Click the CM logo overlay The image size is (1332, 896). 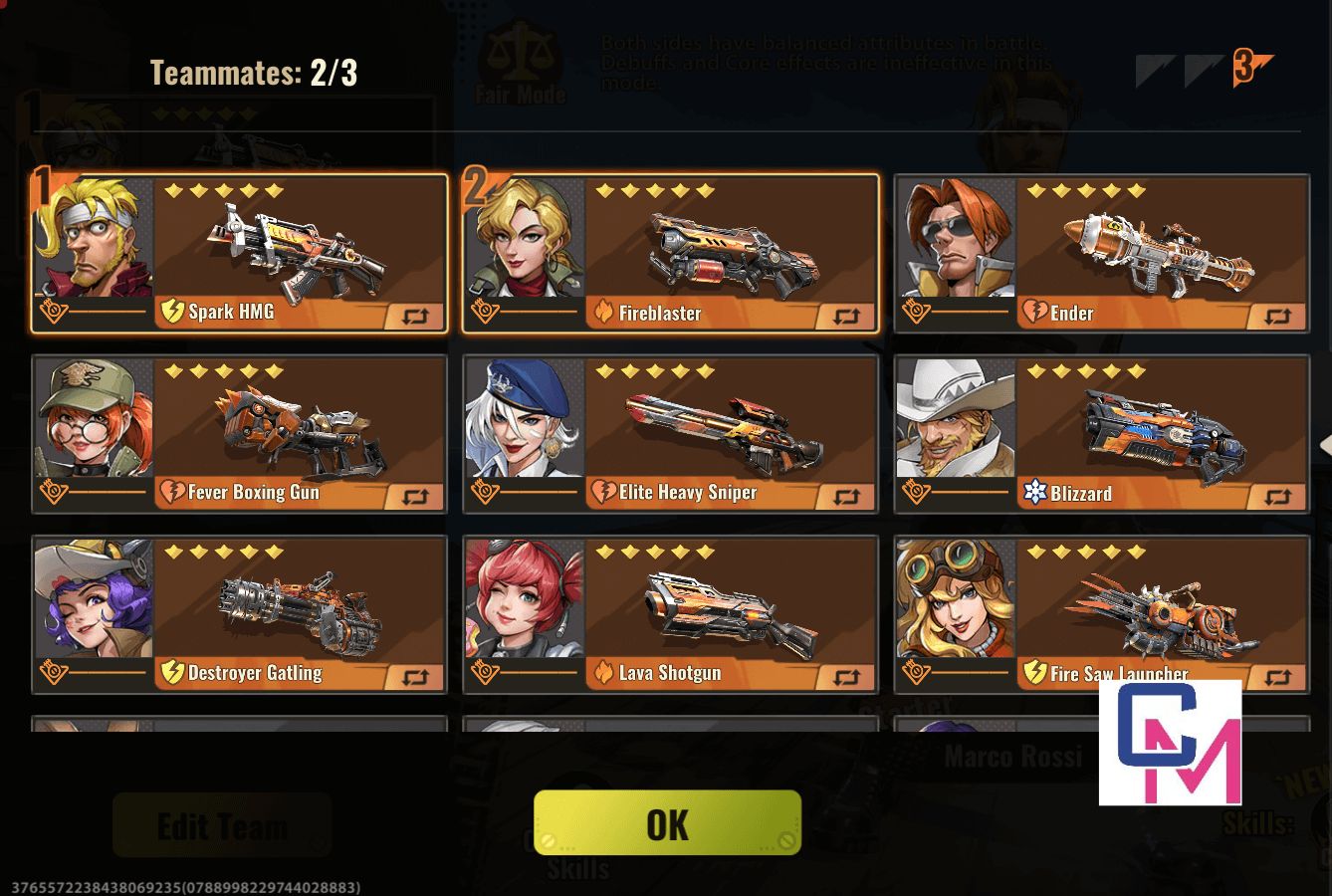click(1170, 743)
